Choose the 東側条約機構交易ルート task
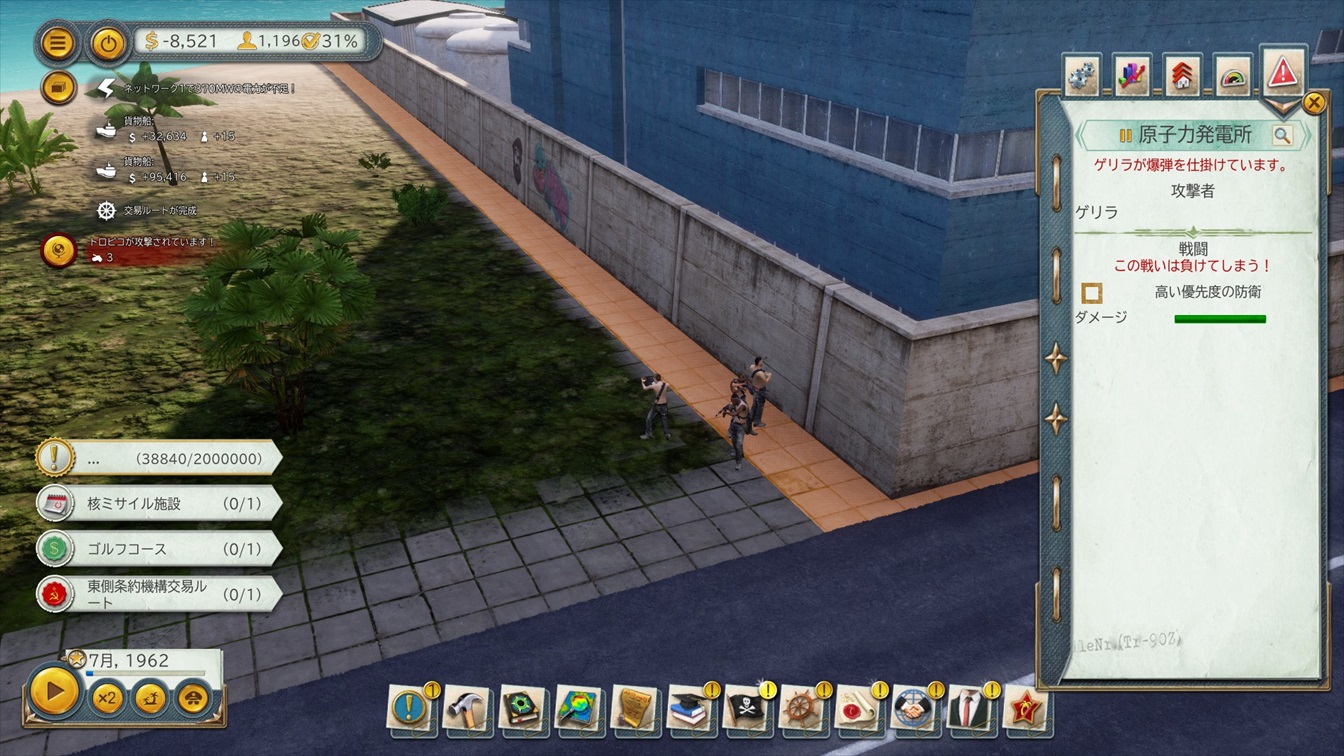This screenshot has height=756, width=1344. 158,593
